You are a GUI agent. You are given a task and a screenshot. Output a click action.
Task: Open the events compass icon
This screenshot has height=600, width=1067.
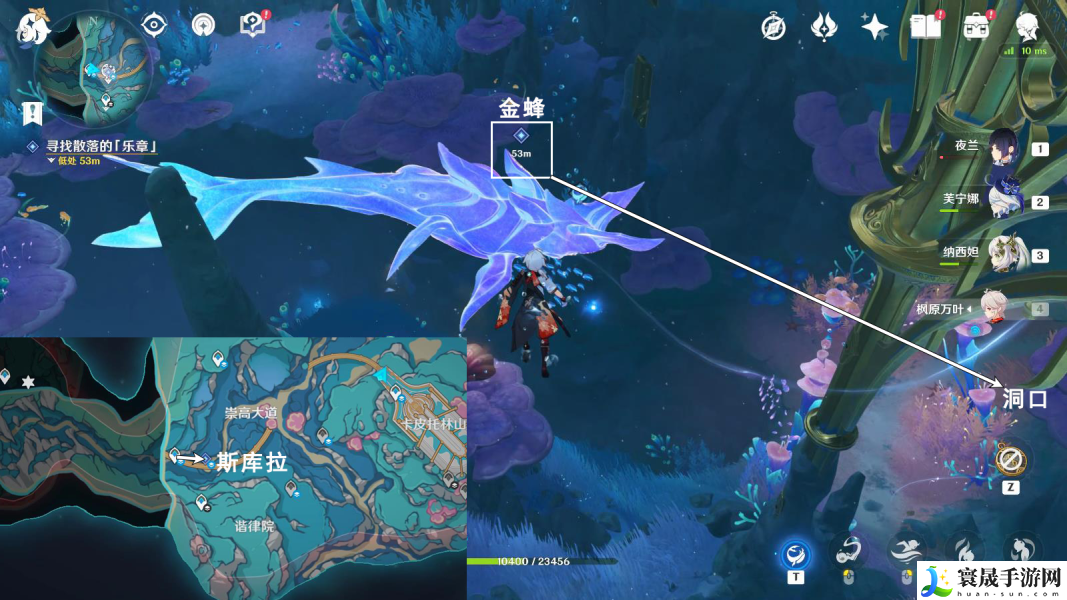(x=773, y=27)
